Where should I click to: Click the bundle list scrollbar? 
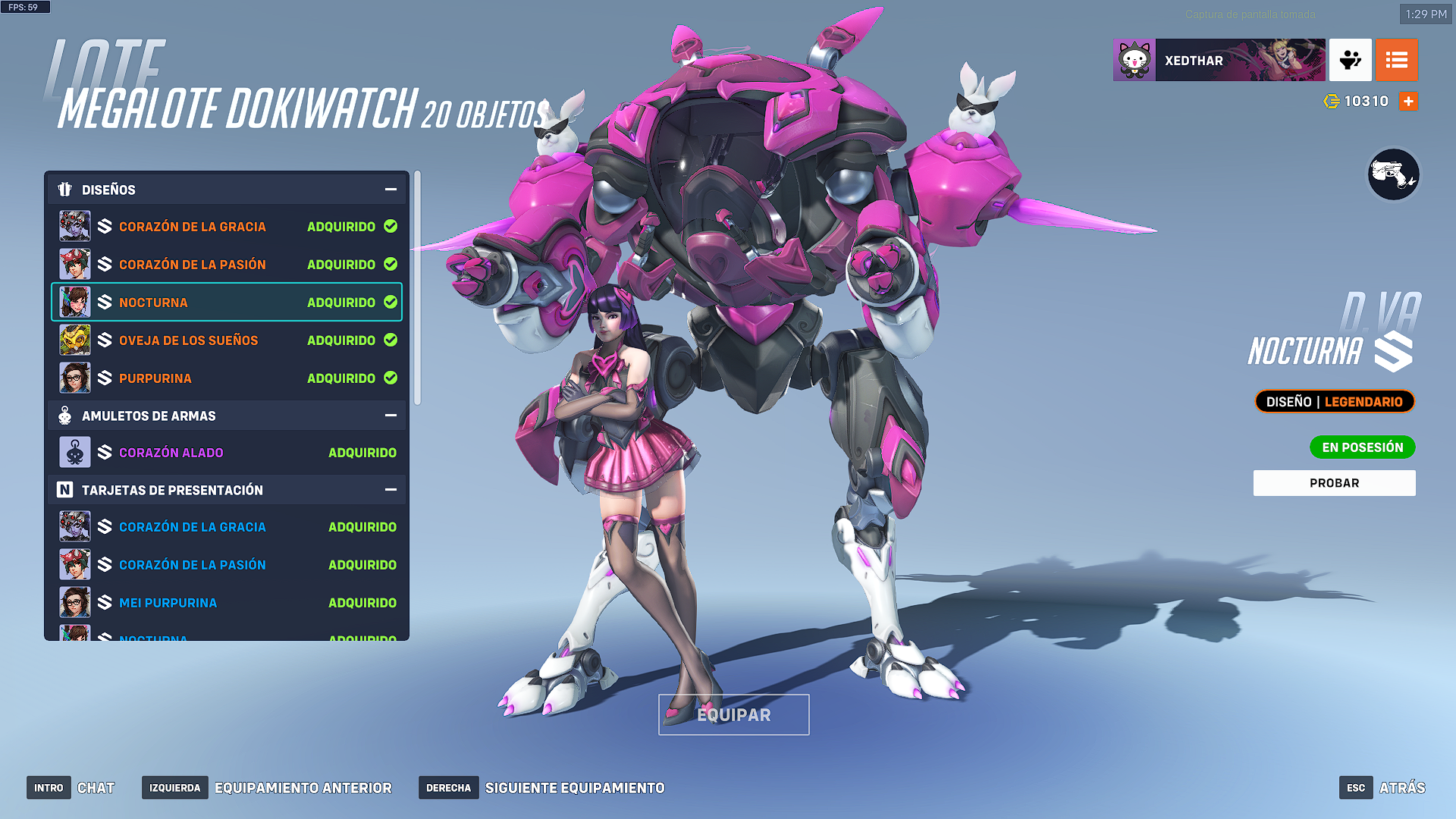coord(417,288)
